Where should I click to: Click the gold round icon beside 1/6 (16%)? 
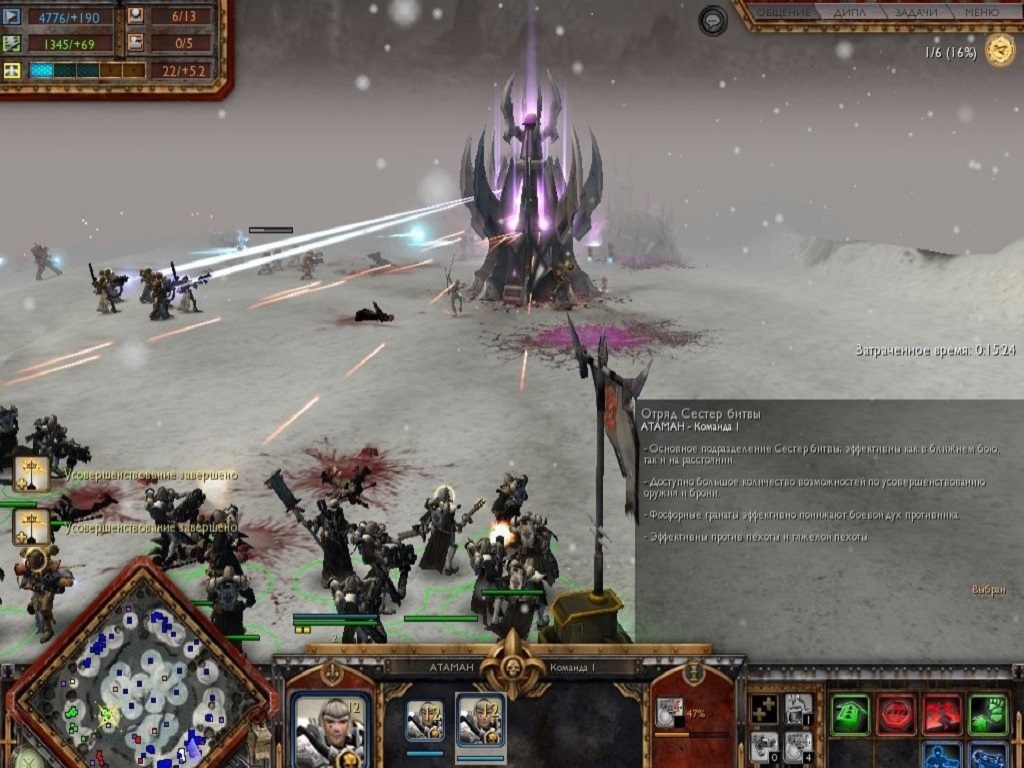(x=1000, y=50)
